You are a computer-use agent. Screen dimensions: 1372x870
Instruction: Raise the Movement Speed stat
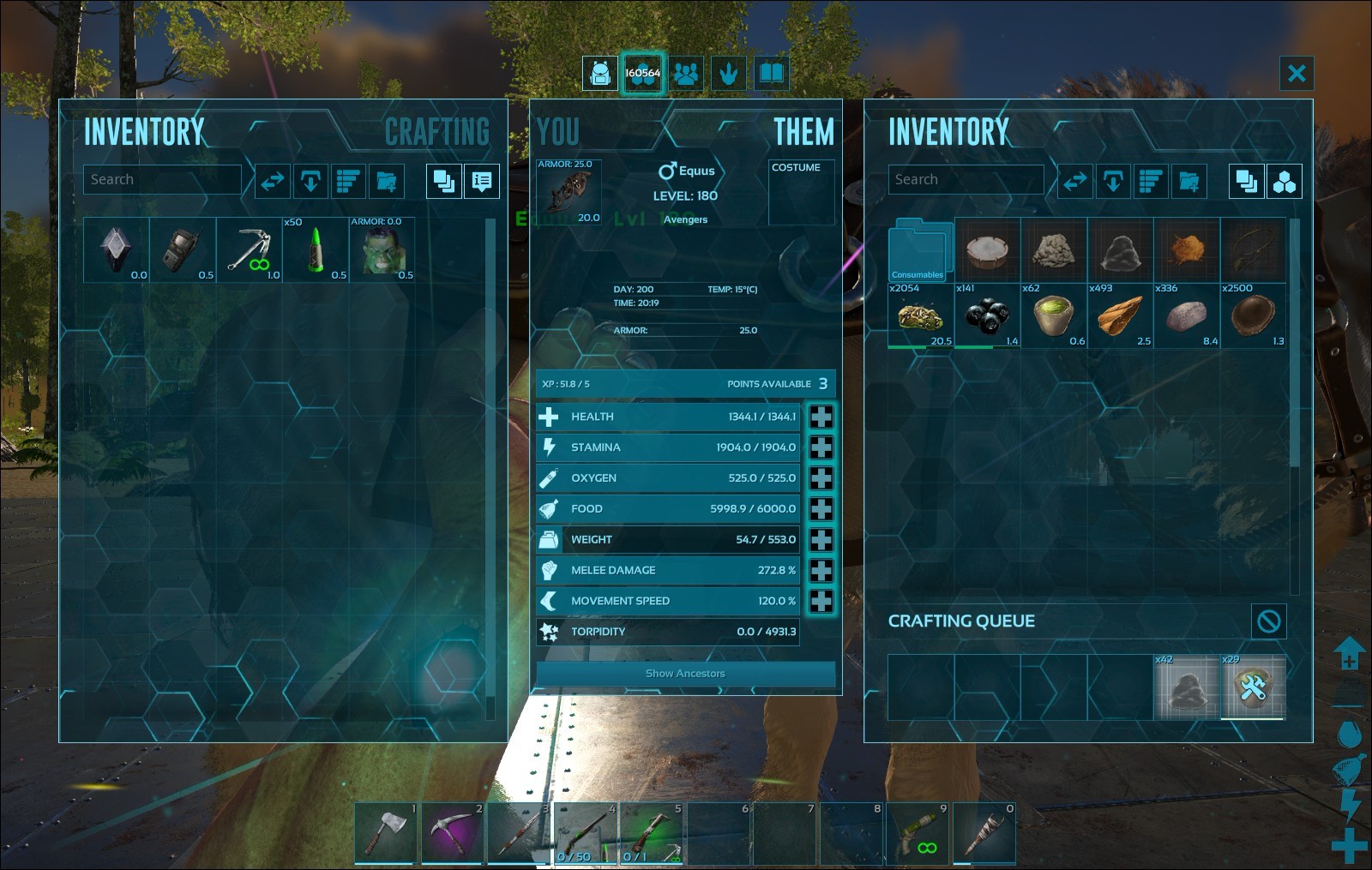821,601
